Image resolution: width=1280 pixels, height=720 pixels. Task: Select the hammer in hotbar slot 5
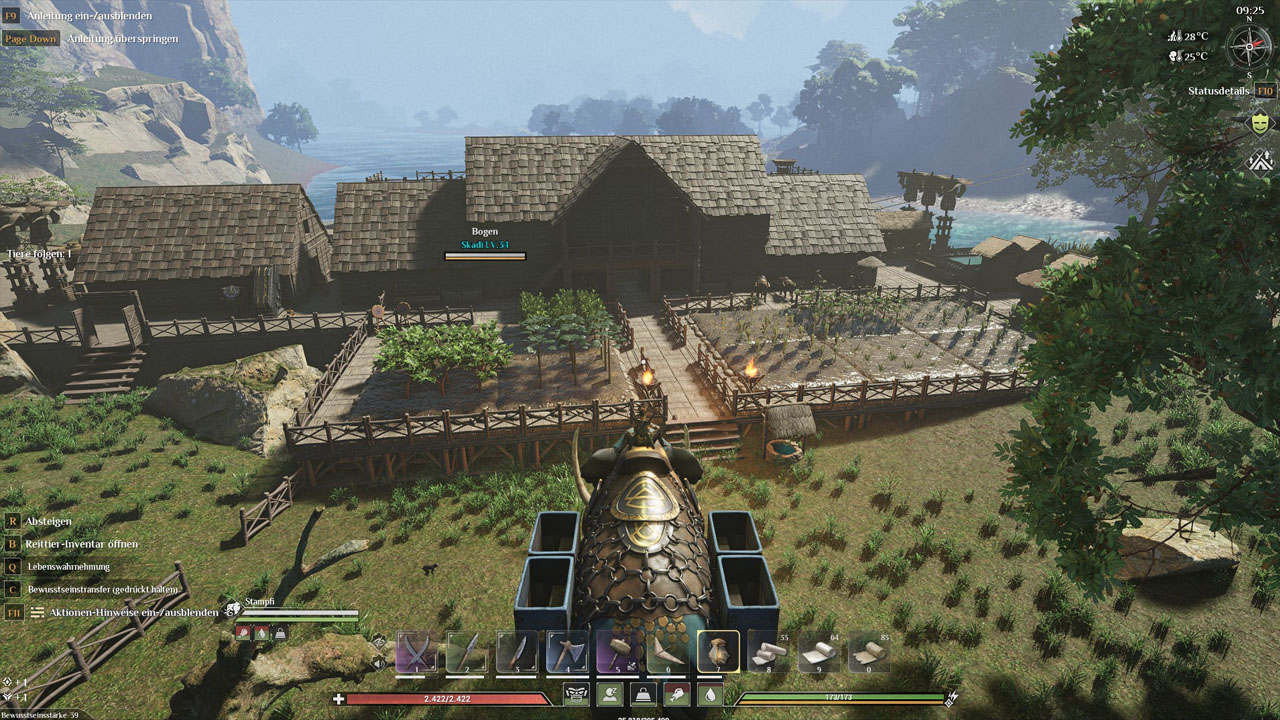[x=617, y=652]
